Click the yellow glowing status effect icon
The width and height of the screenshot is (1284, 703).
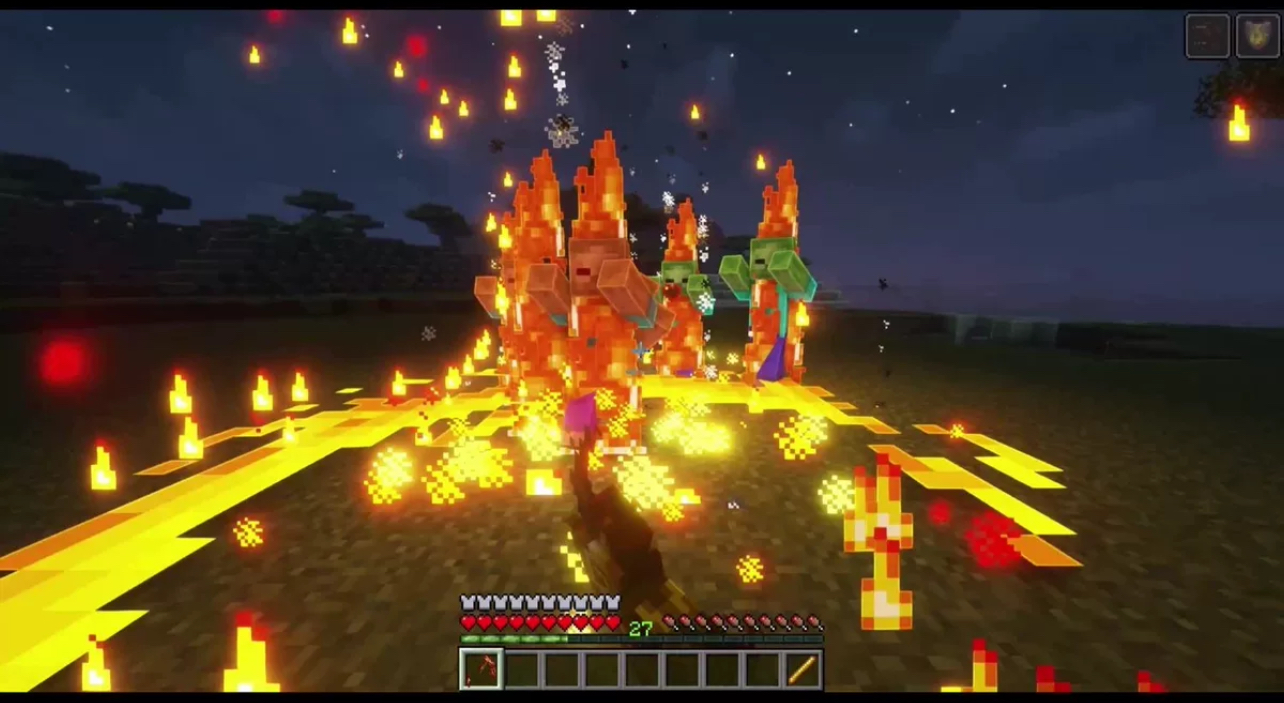(1257, 37)
